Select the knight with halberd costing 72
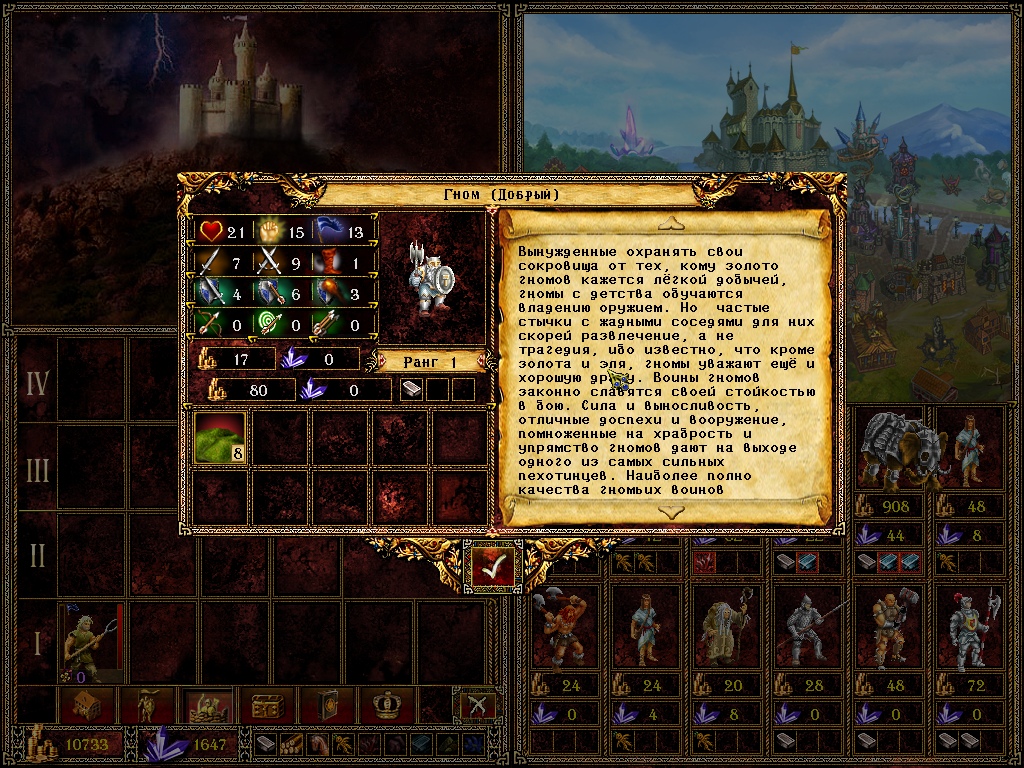 pos(963,629)
